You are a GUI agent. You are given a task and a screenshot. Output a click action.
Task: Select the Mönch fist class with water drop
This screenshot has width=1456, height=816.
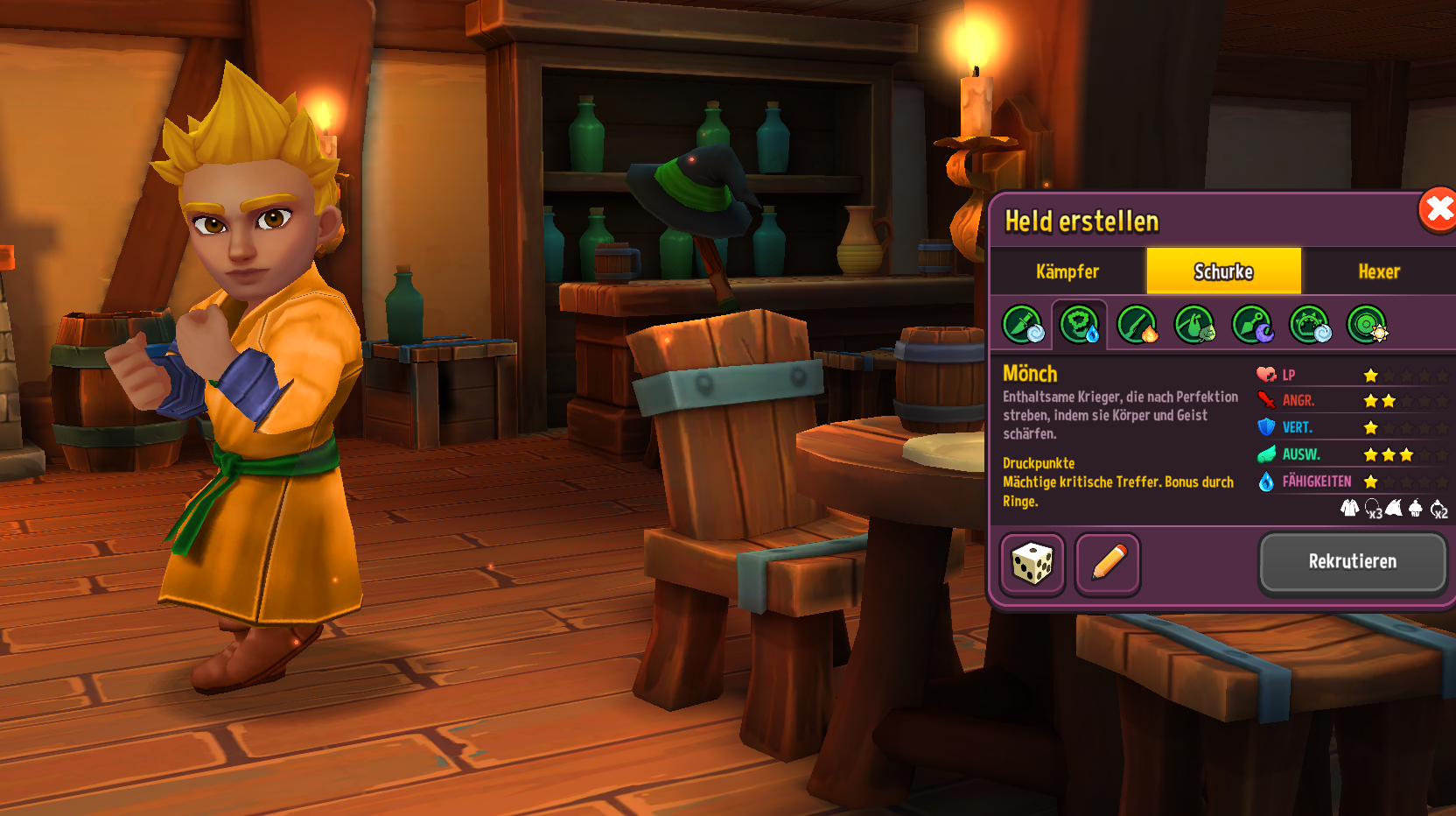(x=1080, y=325)
